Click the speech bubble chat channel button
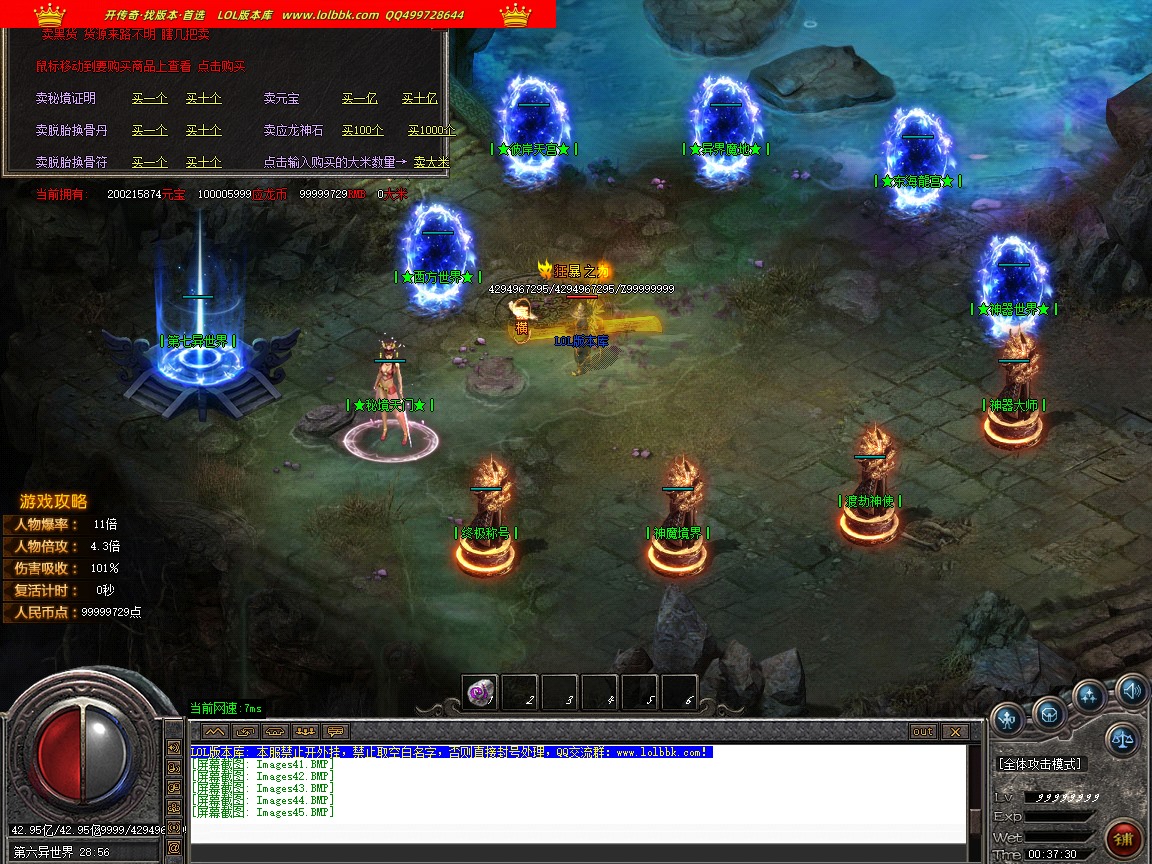The width and height of the screenshot is (1152, 864). click(335, 731)
